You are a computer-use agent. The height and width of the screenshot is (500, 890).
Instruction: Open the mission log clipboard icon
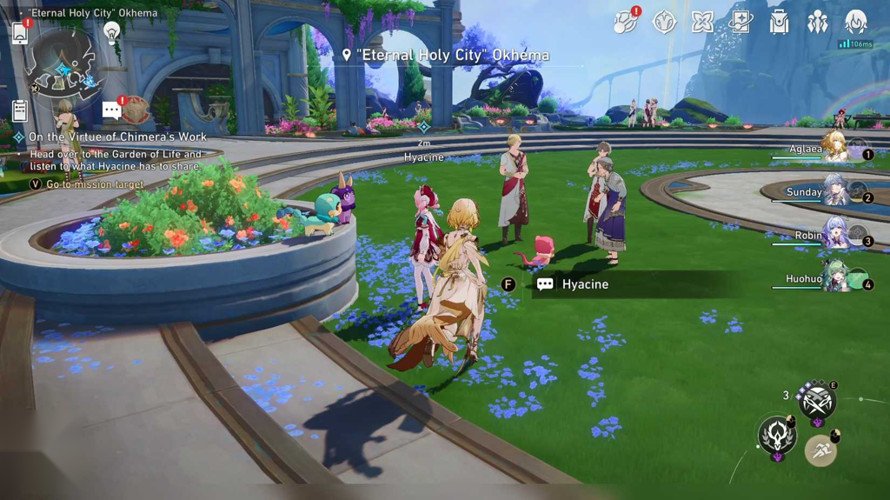[x=20, y=110]
